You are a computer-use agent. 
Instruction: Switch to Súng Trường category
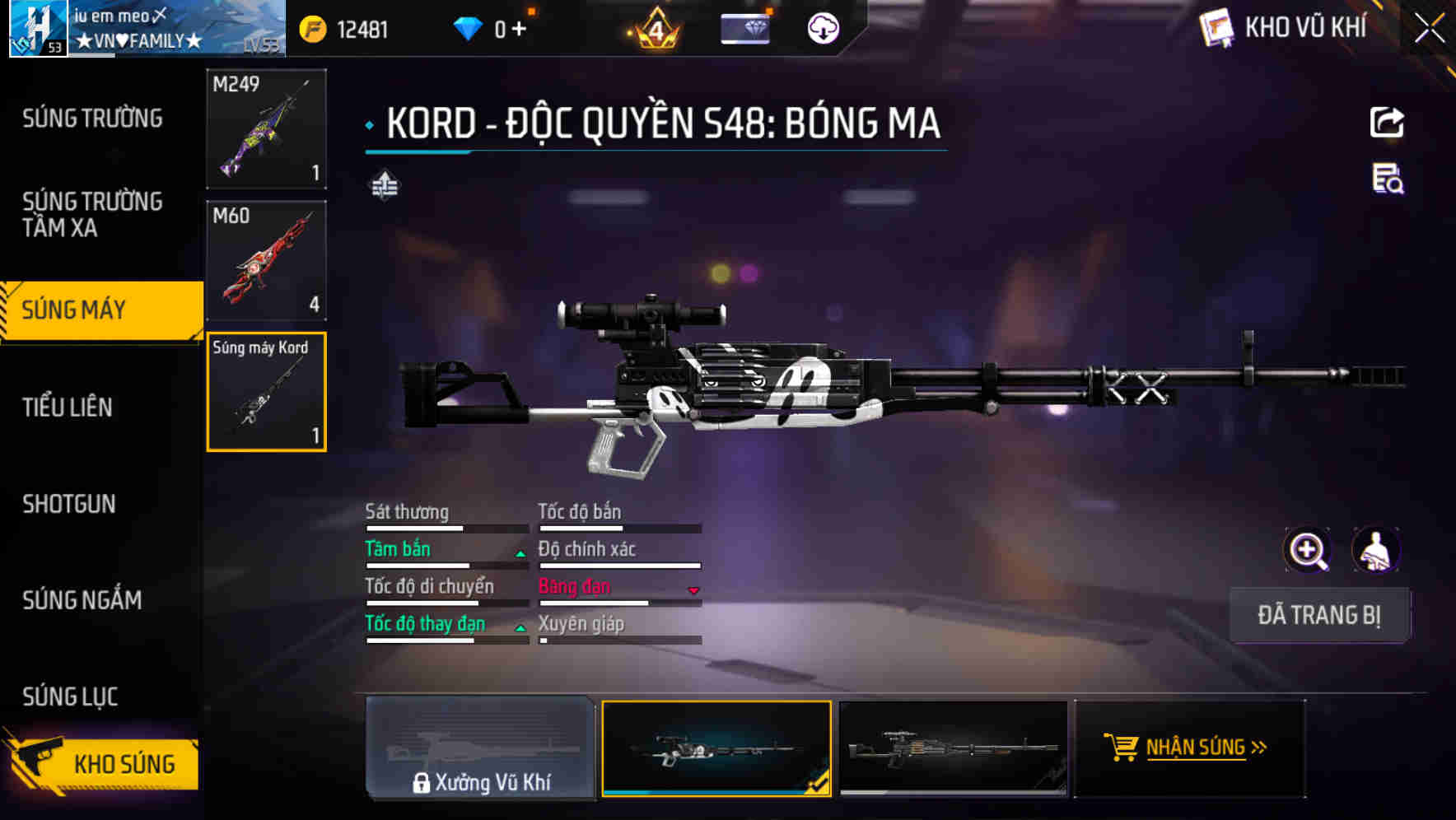point(92,119)
